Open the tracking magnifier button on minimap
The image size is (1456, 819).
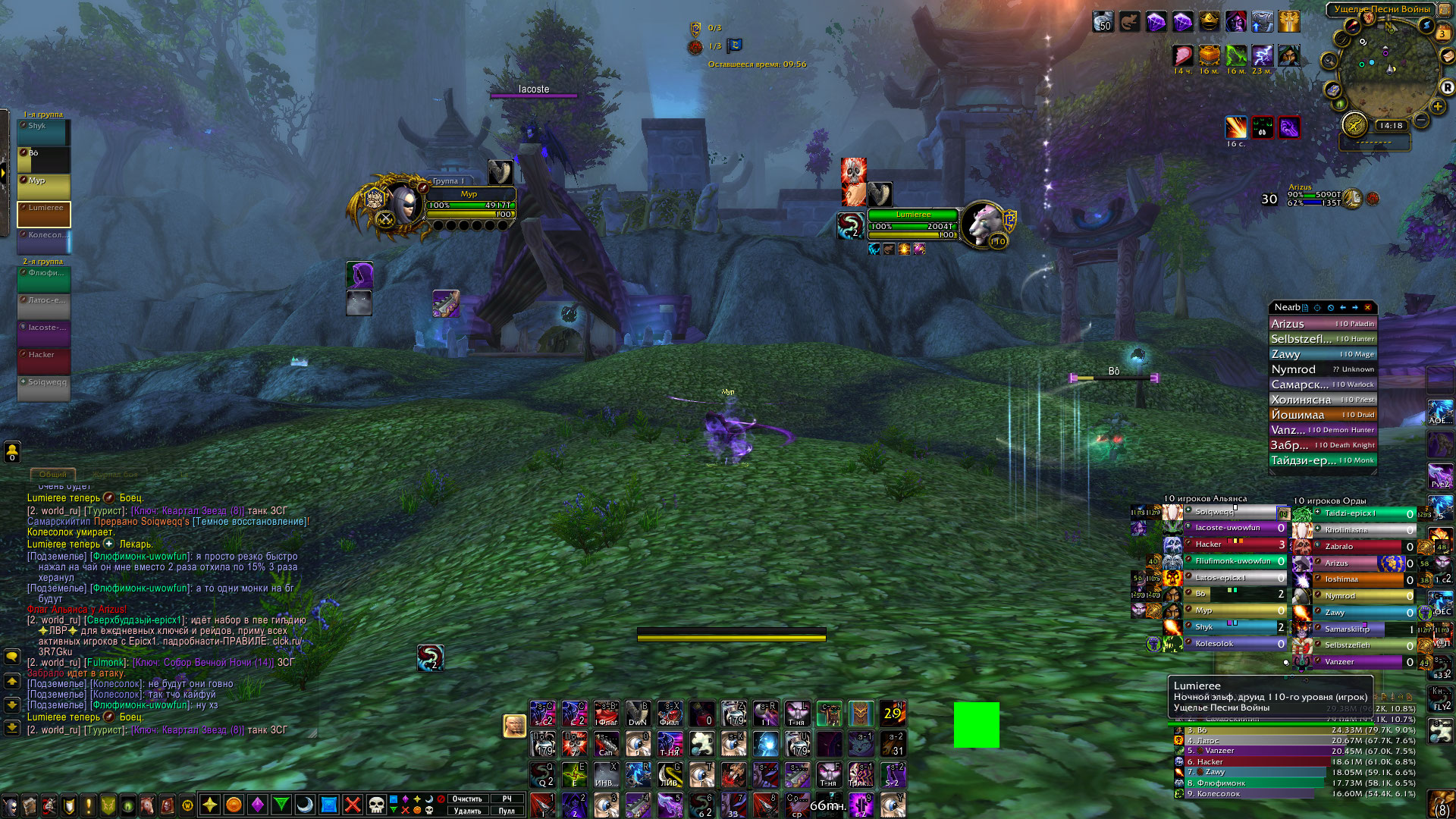1329,60
